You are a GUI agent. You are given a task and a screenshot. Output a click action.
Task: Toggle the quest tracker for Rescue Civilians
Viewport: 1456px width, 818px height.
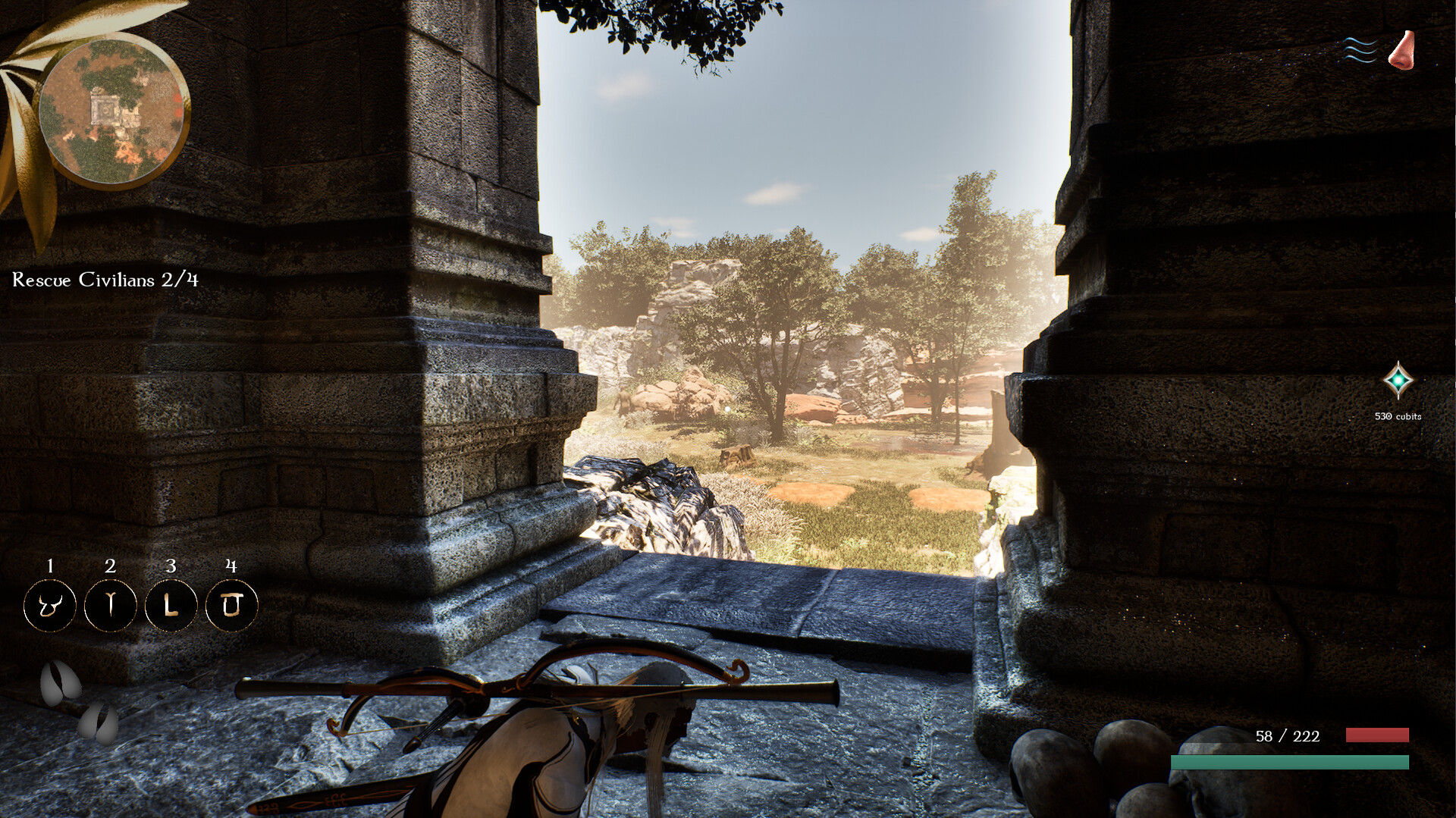(x=104, y=281)
